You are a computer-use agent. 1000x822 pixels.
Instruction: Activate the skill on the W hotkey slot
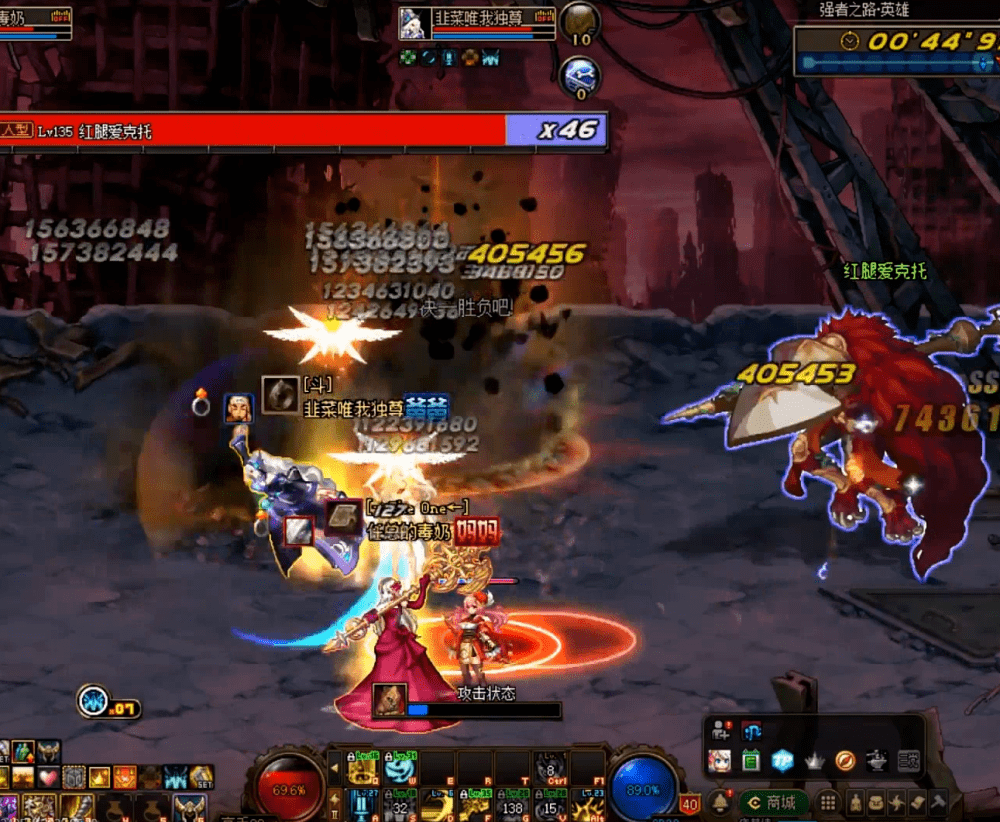click(399, 768)
